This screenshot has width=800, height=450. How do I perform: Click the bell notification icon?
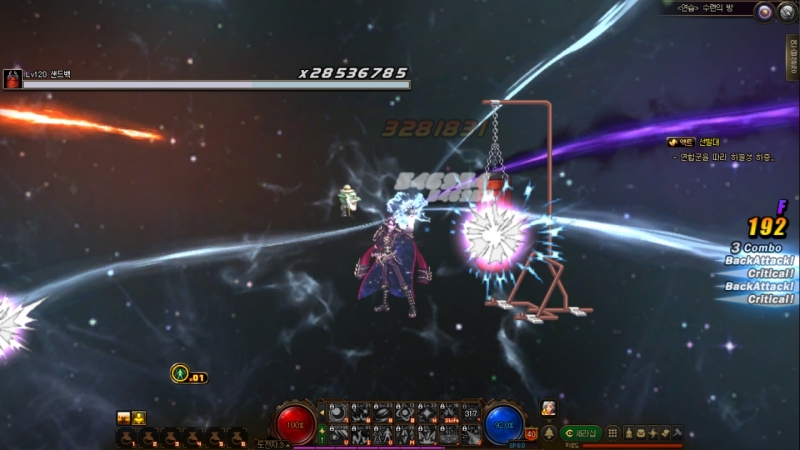[549, 433]
